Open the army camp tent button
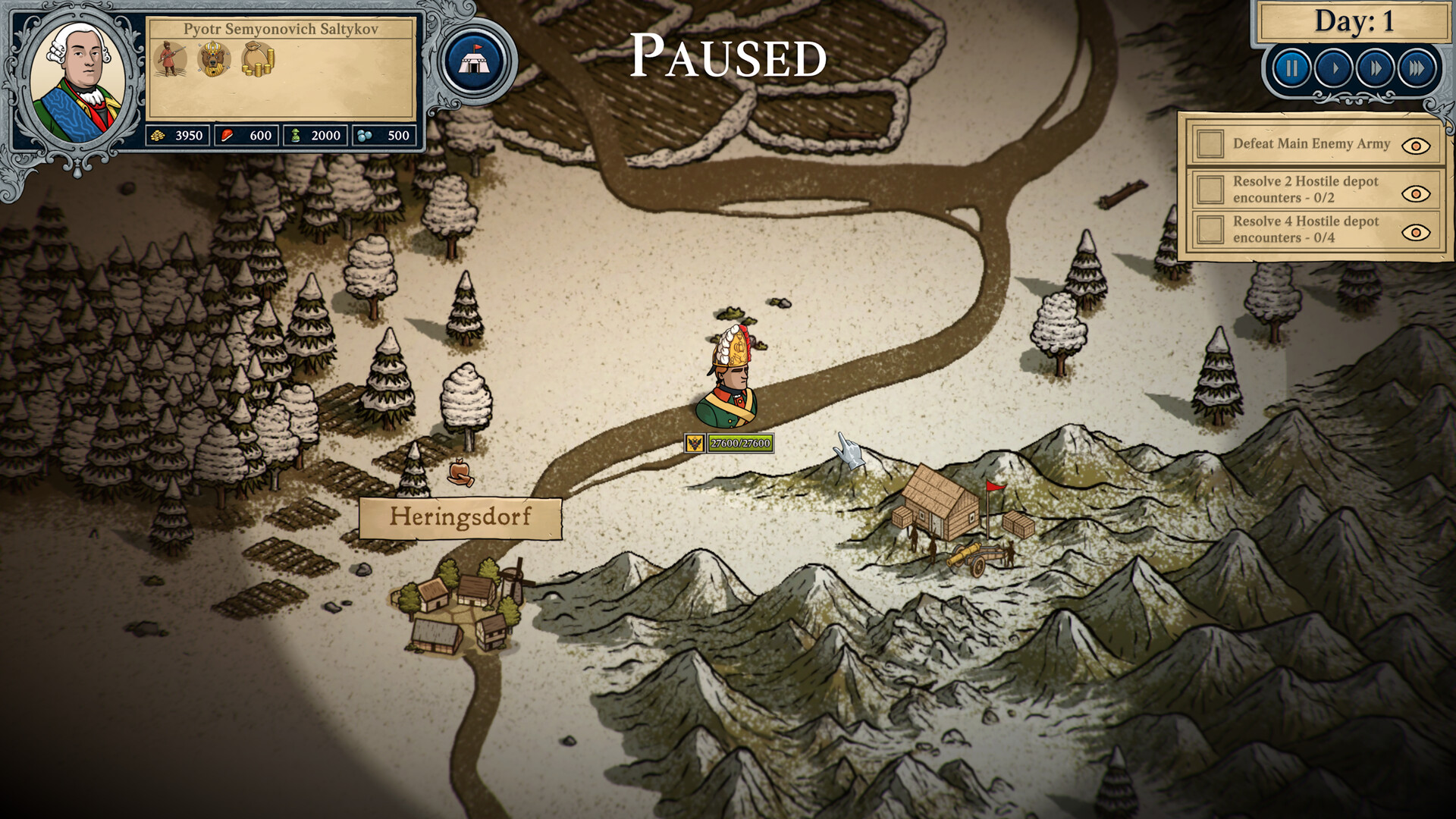 [476, 62]
